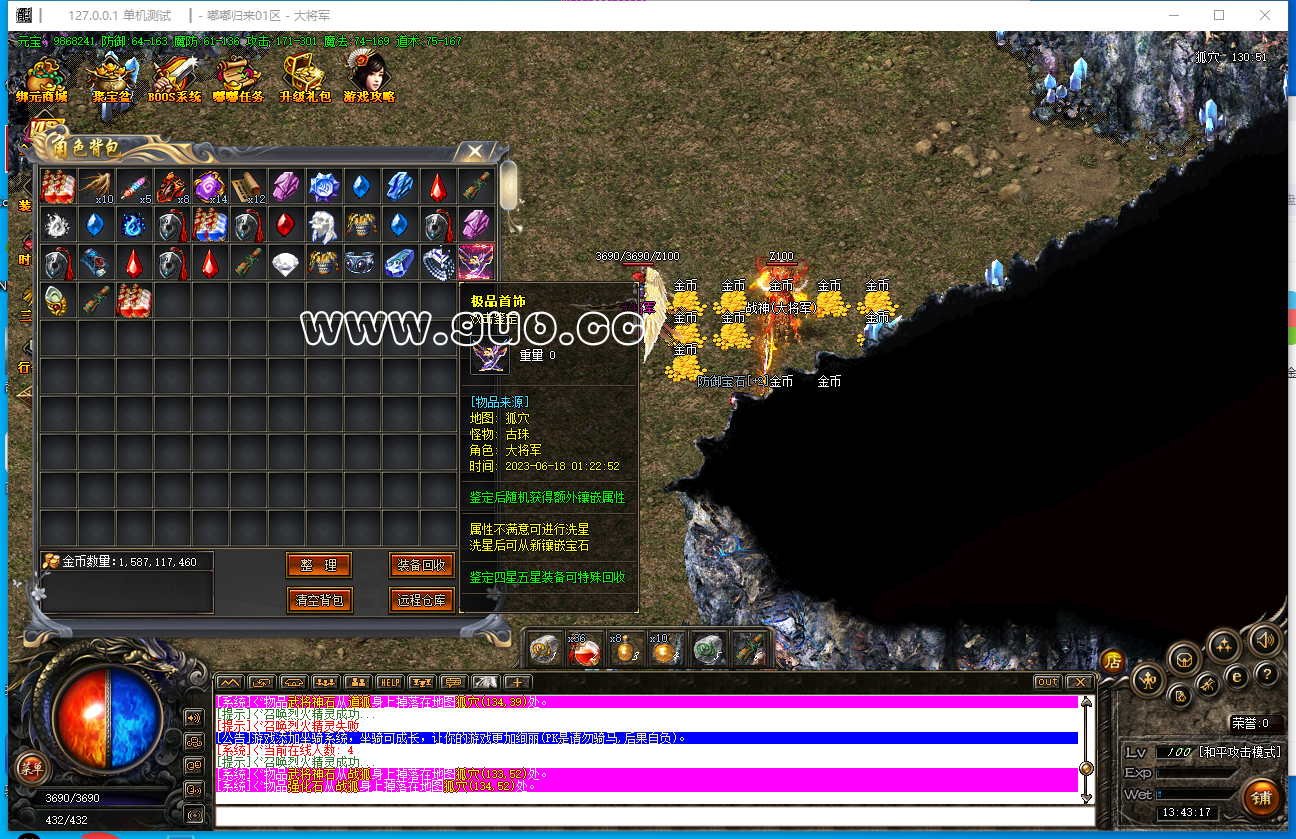Click the 整理 sort button
This screenshot has width=1296, height=839.
tap(319, 565)
